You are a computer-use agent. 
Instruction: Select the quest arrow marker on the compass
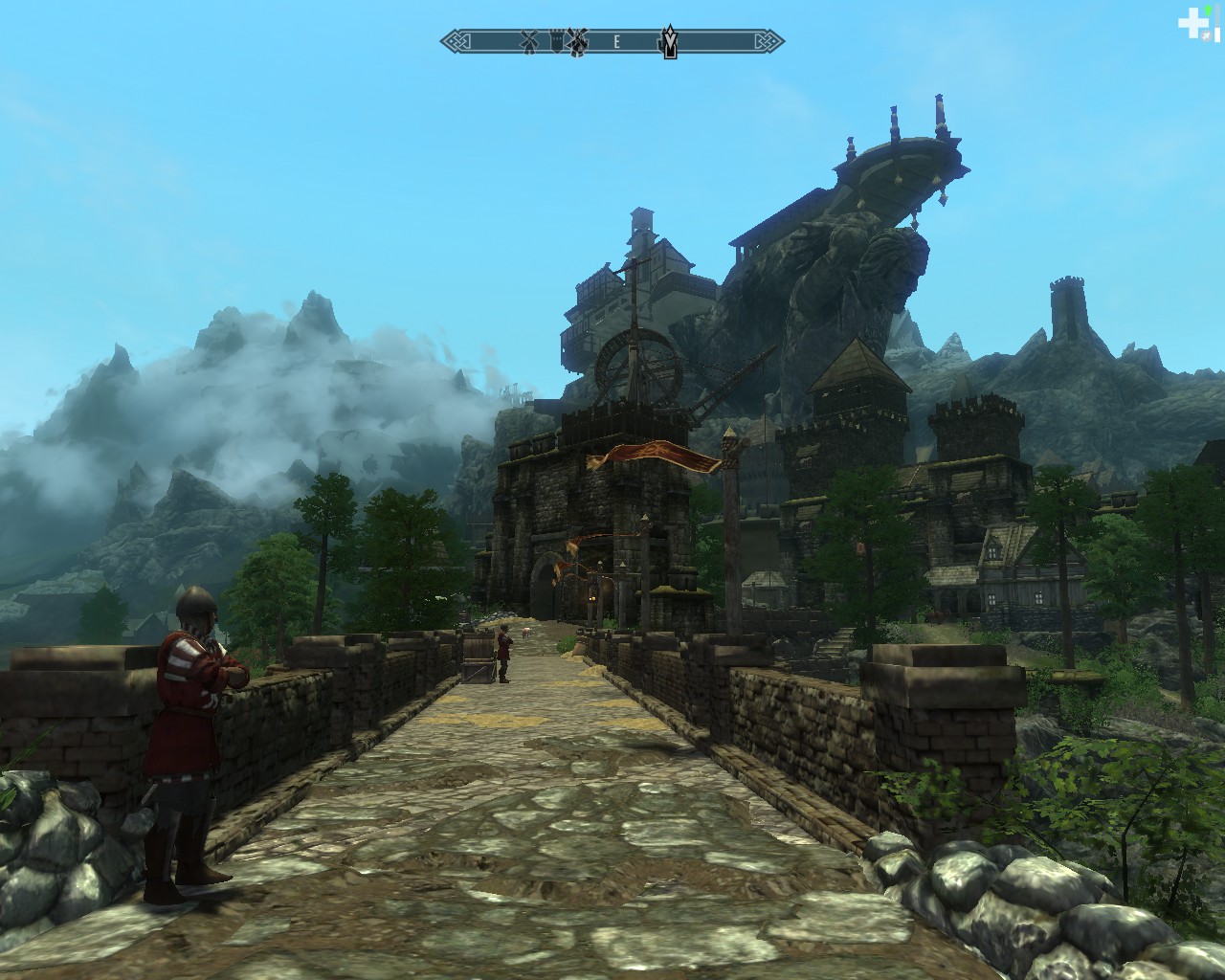point(671,41)
